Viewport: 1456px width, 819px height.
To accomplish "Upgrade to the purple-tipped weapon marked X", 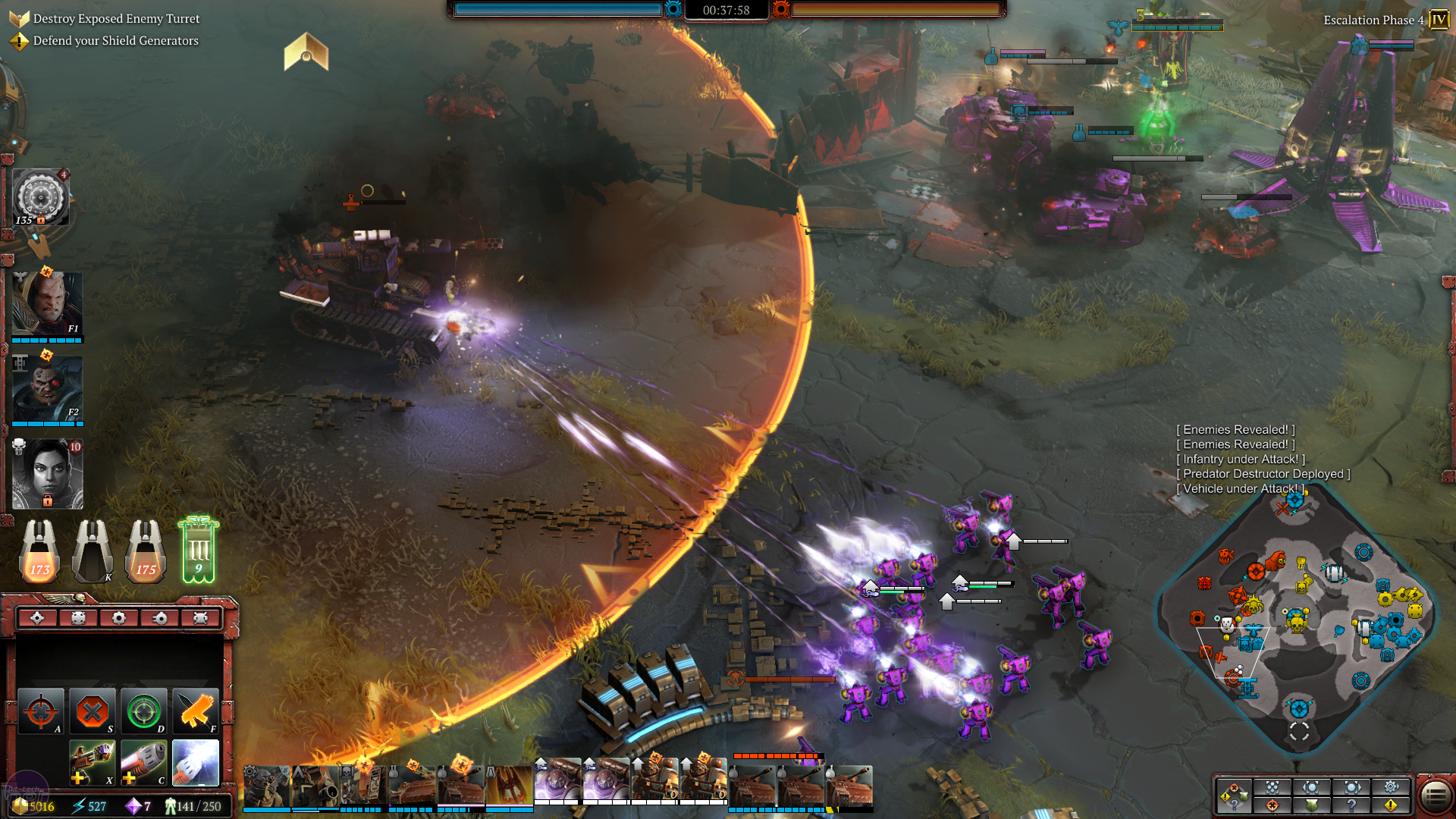I will click(x=93, y=763).
